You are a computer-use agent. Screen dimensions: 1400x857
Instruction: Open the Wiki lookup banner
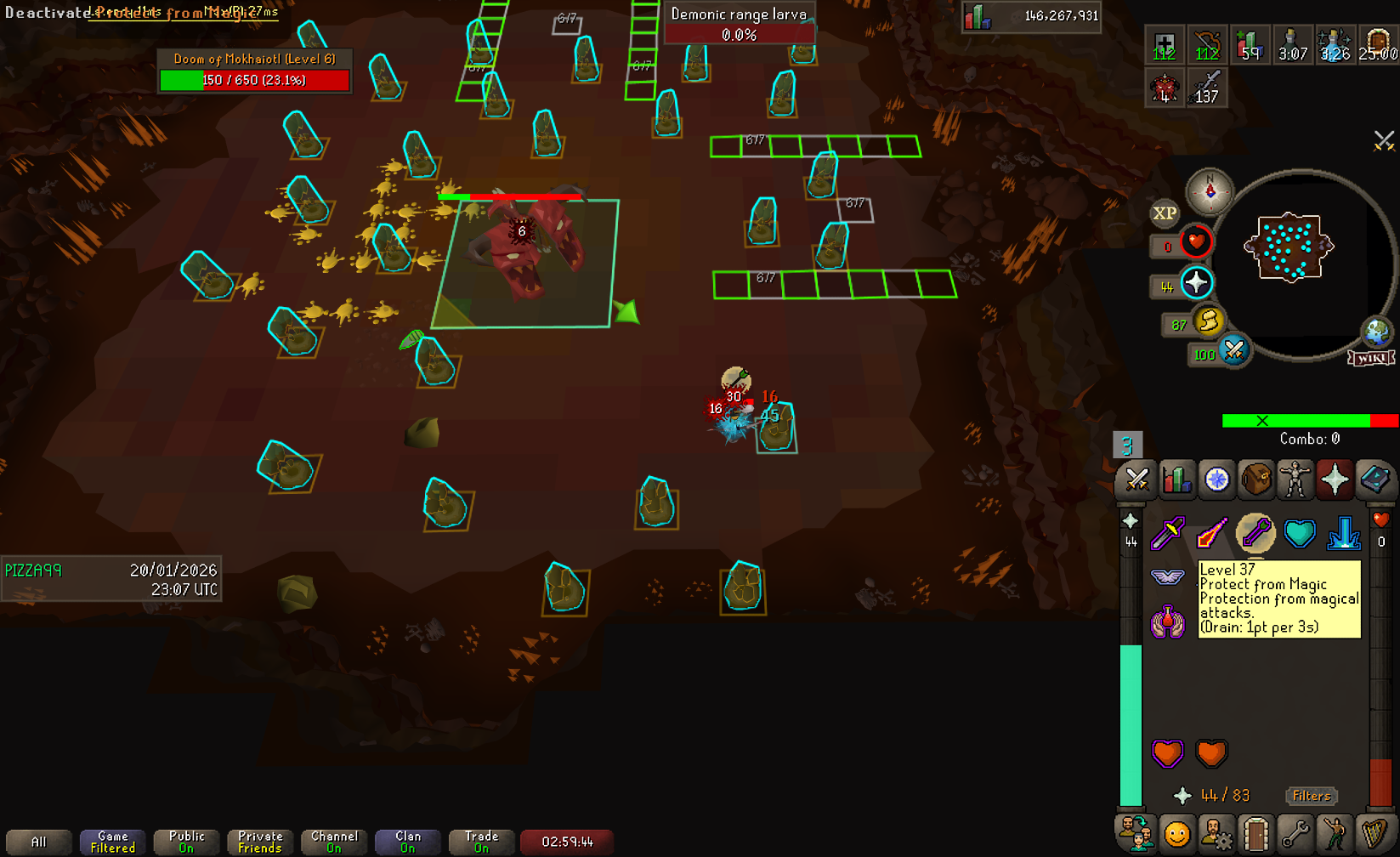tap(1370, 358)
